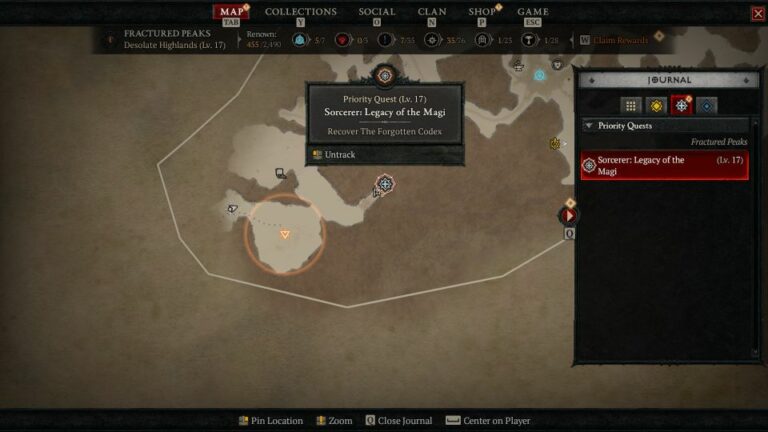This screenshot has width=768, height=432.
Task: Open the Social tab
Action: coord(377,12)
